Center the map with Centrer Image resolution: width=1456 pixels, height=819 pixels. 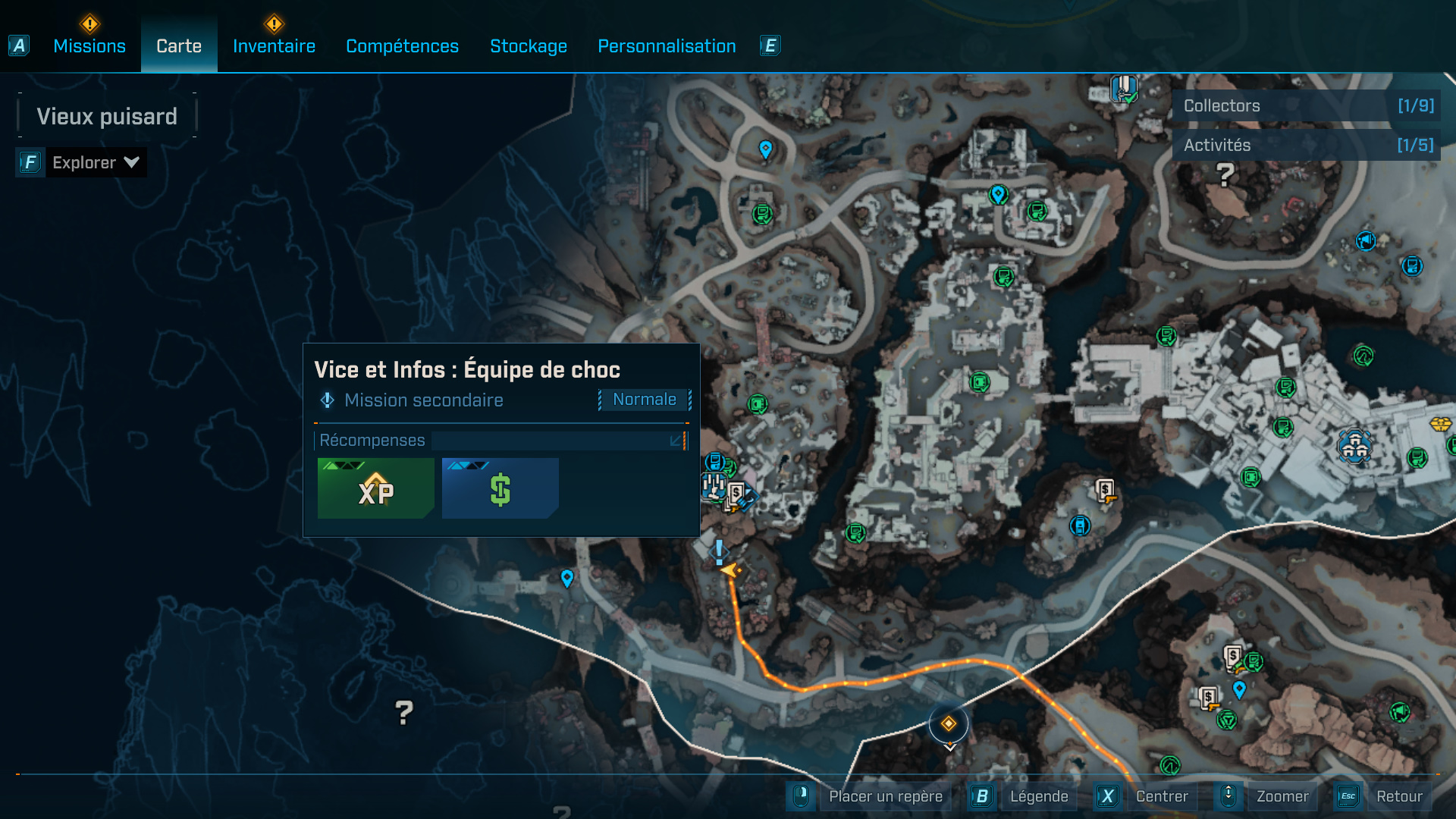[1161, 796]
